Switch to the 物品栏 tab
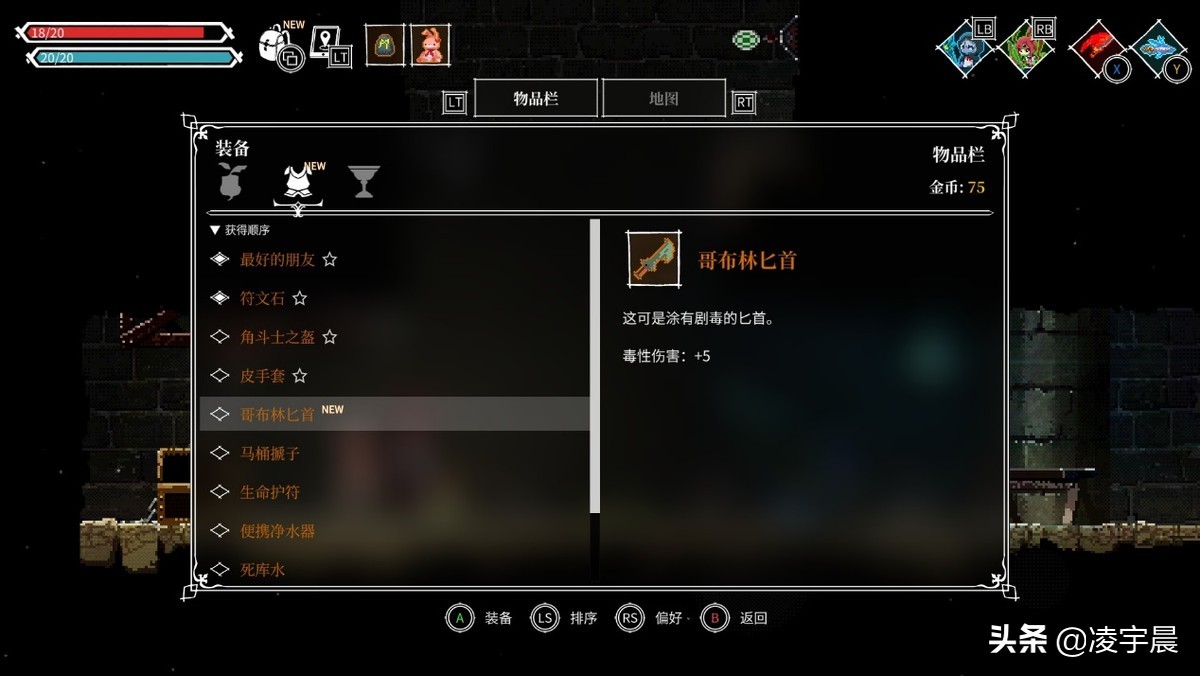1200x676 pixels. 535,98
